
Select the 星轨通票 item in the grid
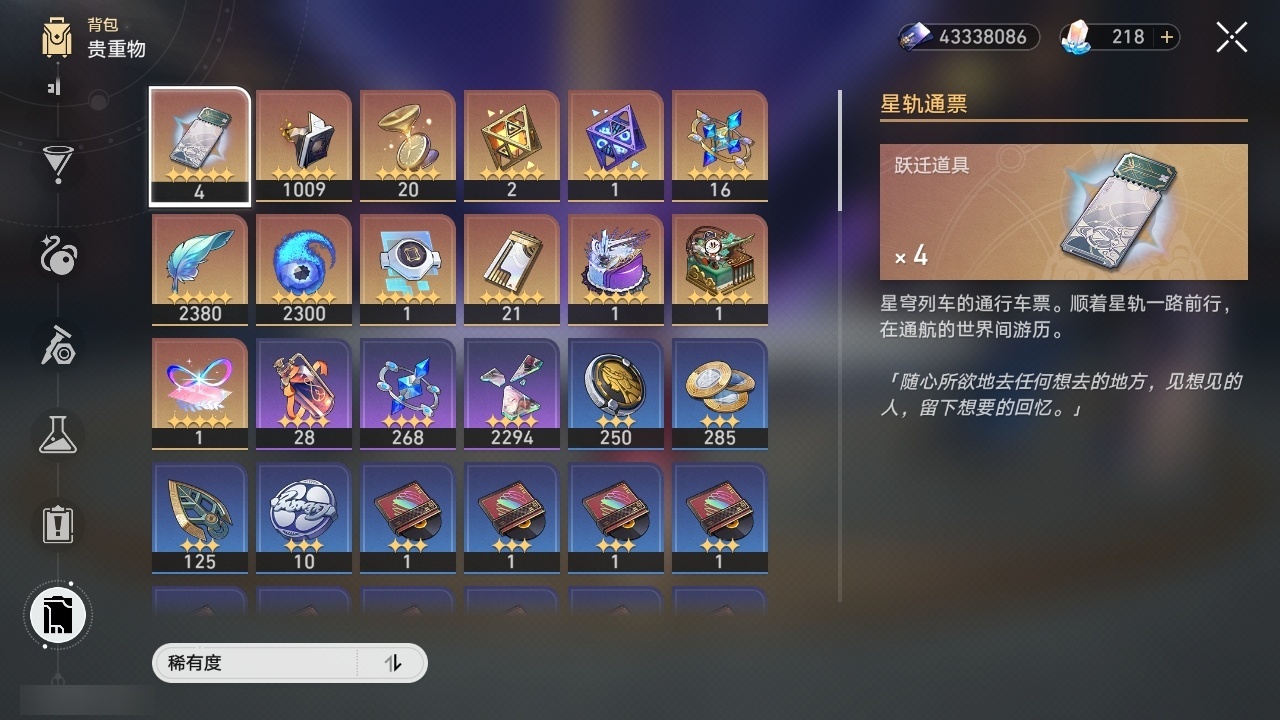(x=199, y=143)
